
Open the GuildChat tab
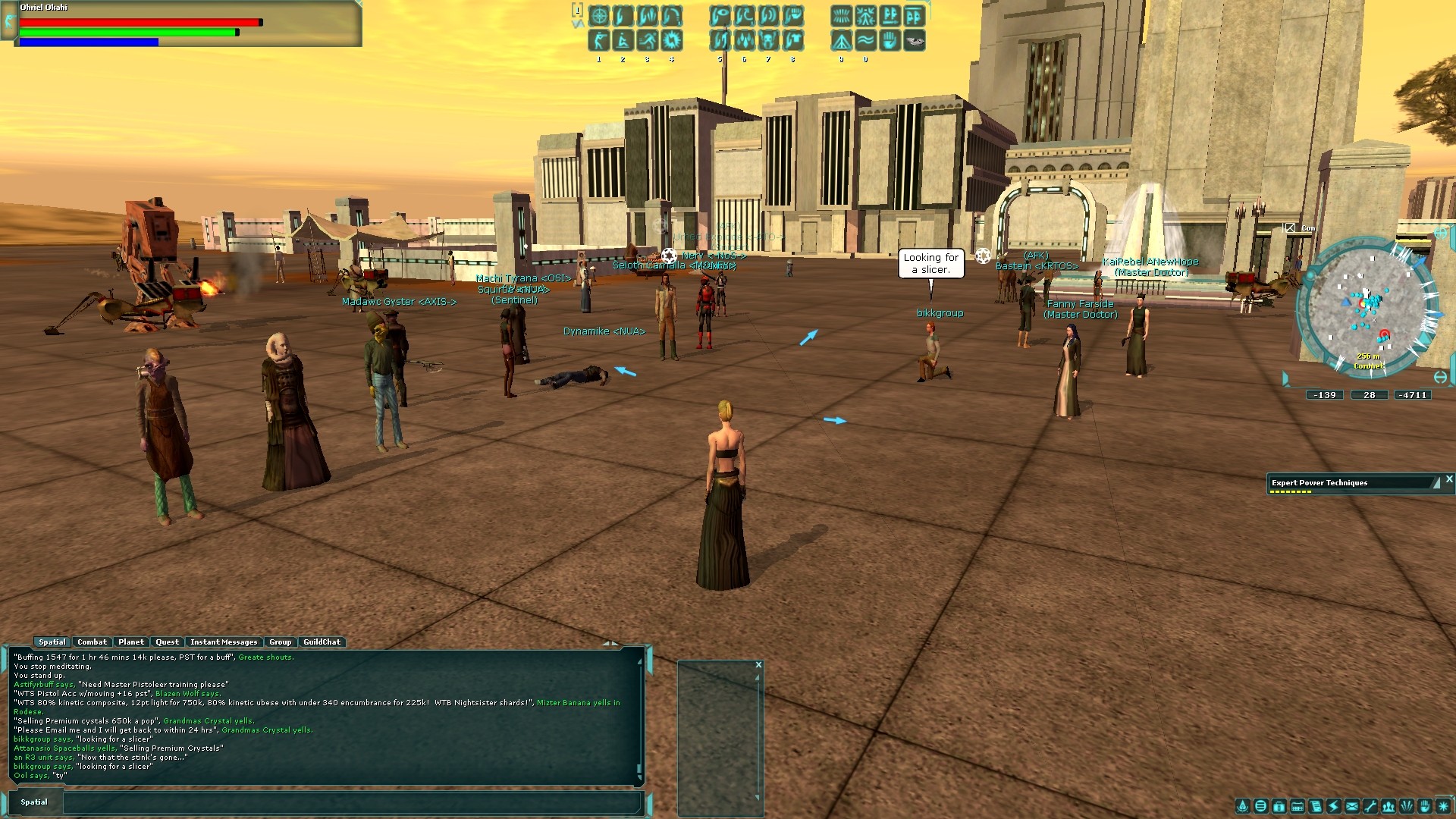click(x=322, y=642)
